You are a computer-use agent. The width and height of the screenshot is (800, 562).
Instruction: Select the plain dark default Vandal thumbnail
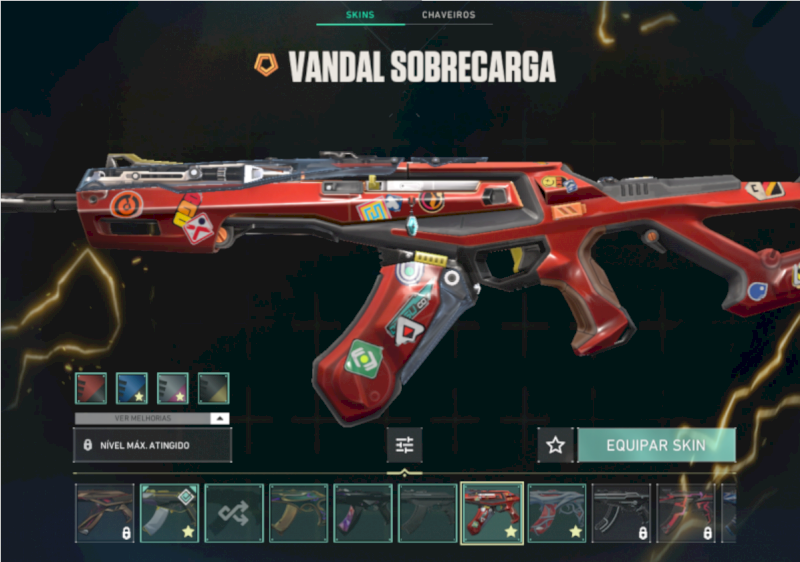click(x=427, y=513)
